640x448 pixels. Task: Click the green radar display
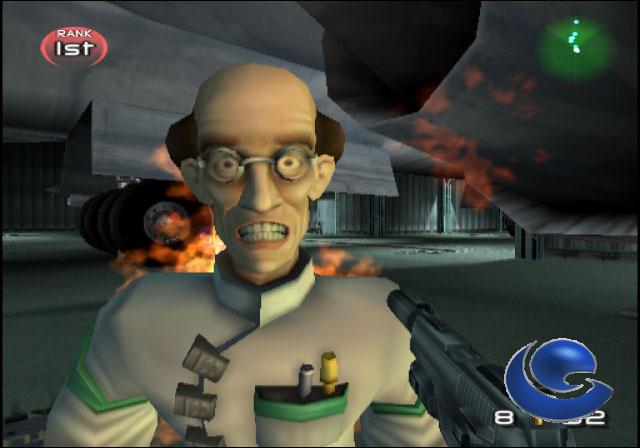[x=574, y=41]
